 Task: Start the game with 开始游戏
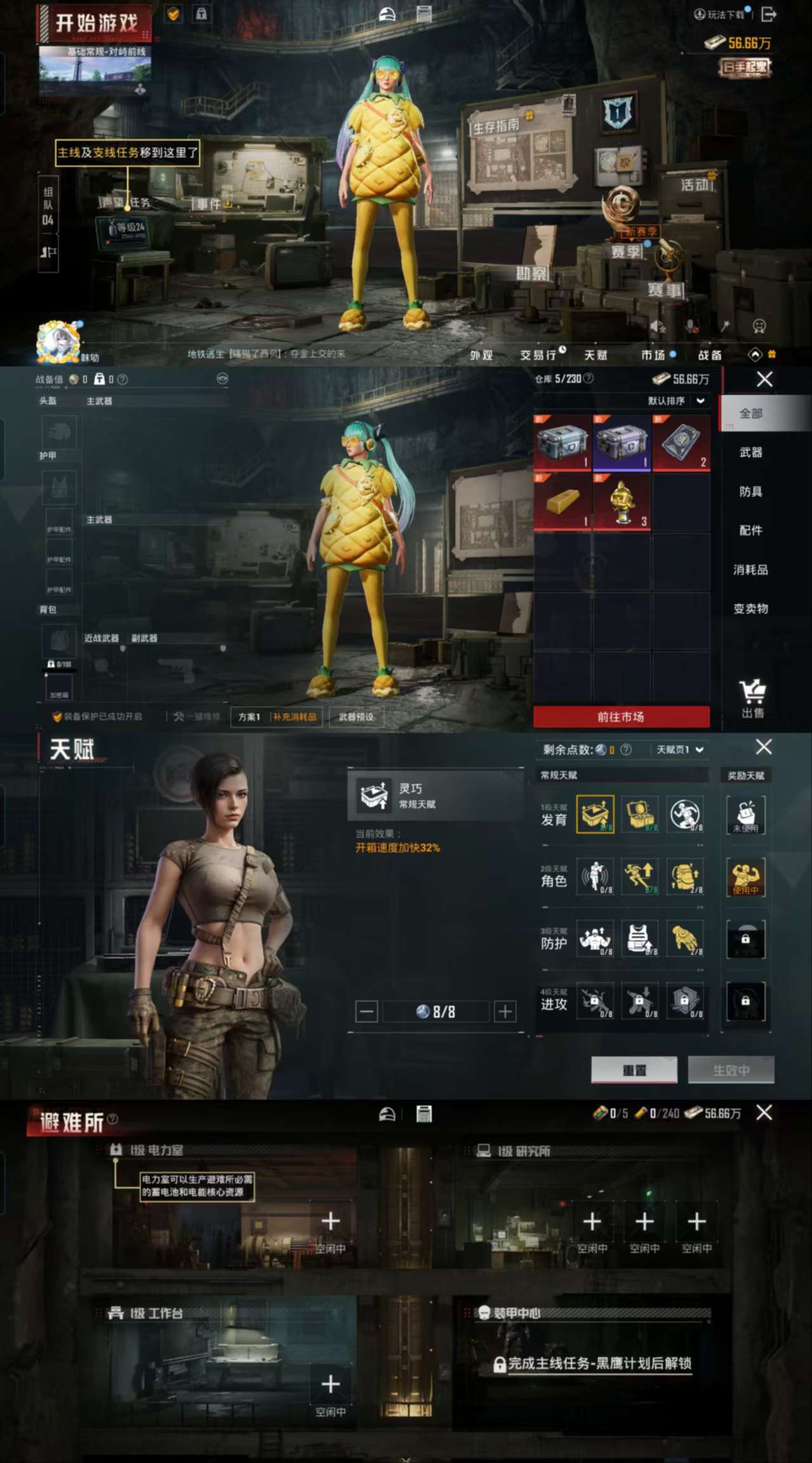click(97, 24)
